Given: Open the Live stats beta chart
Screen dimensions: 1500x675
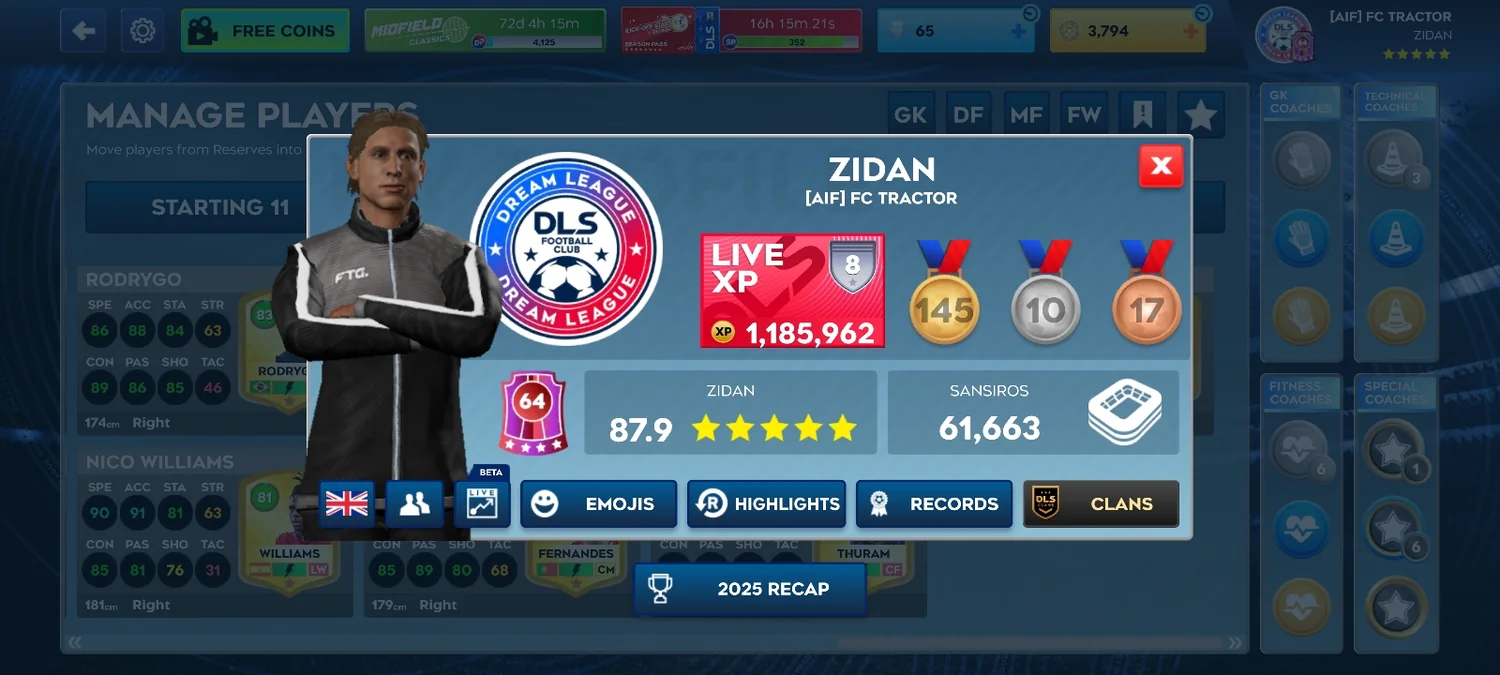Looking at the screenshot, I should click(482, 504).
